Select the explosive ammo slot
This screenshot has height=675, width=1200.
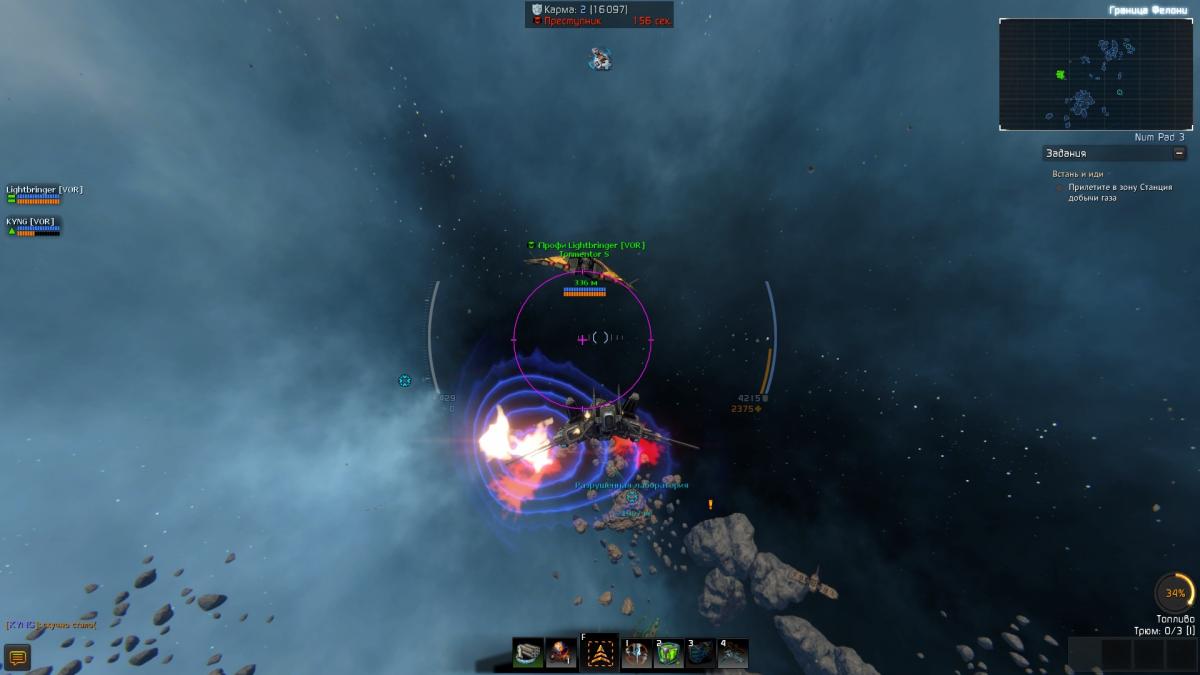(x=562, y=653)
